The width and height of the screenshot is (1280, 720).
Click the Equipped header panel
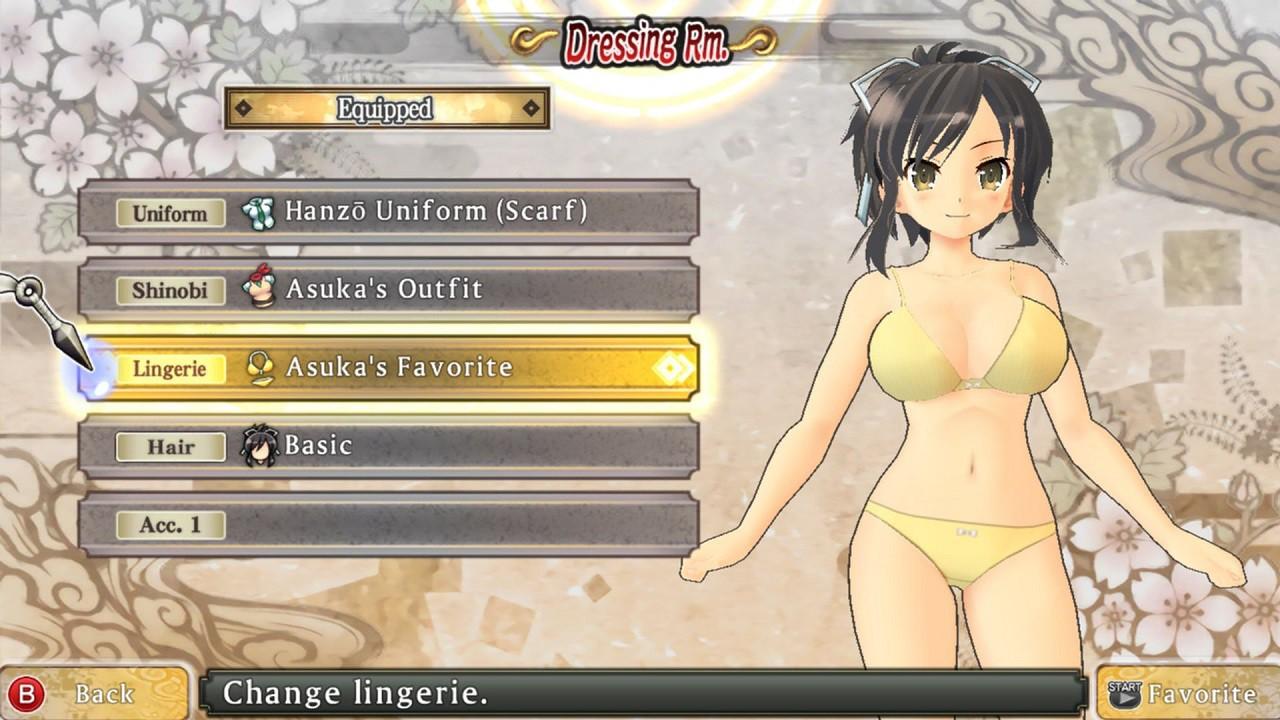386,108
